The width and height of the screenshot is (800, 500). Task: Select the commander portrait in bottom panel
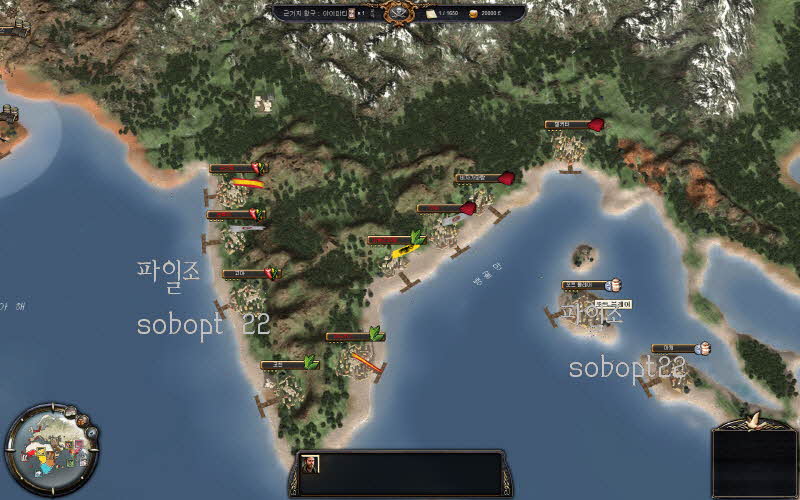click(x=312, y=464)
